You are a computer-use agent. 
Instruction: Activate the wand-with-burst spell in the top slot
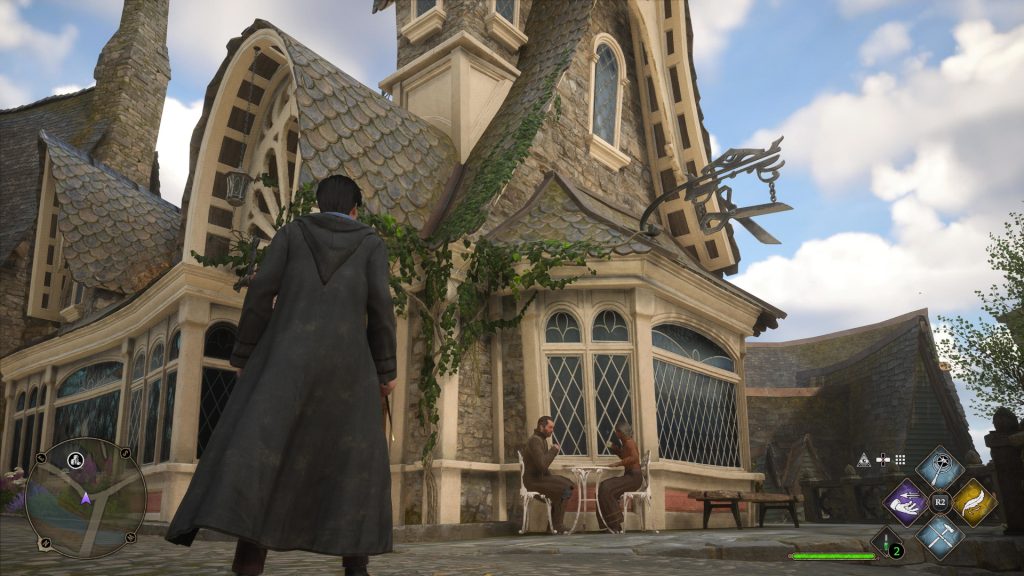tap(940, 467)
